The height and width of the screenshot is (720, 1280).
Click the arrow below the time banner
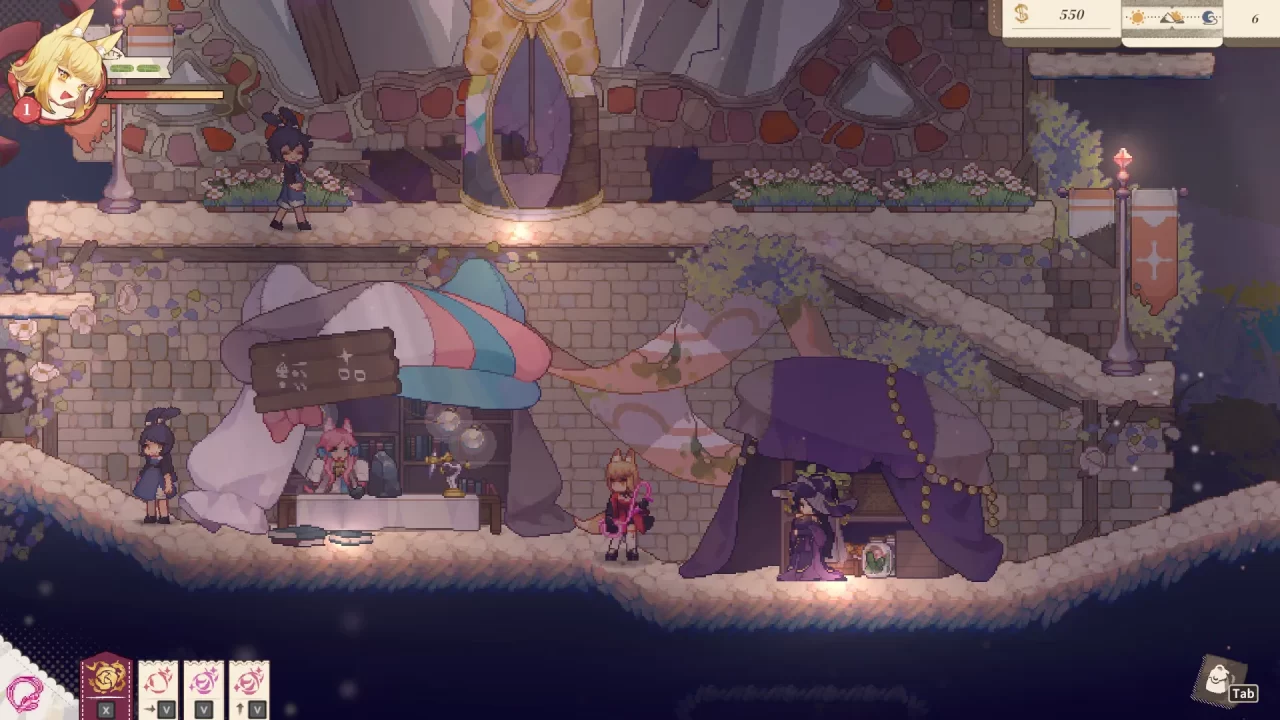click(x=1172, y=28)
